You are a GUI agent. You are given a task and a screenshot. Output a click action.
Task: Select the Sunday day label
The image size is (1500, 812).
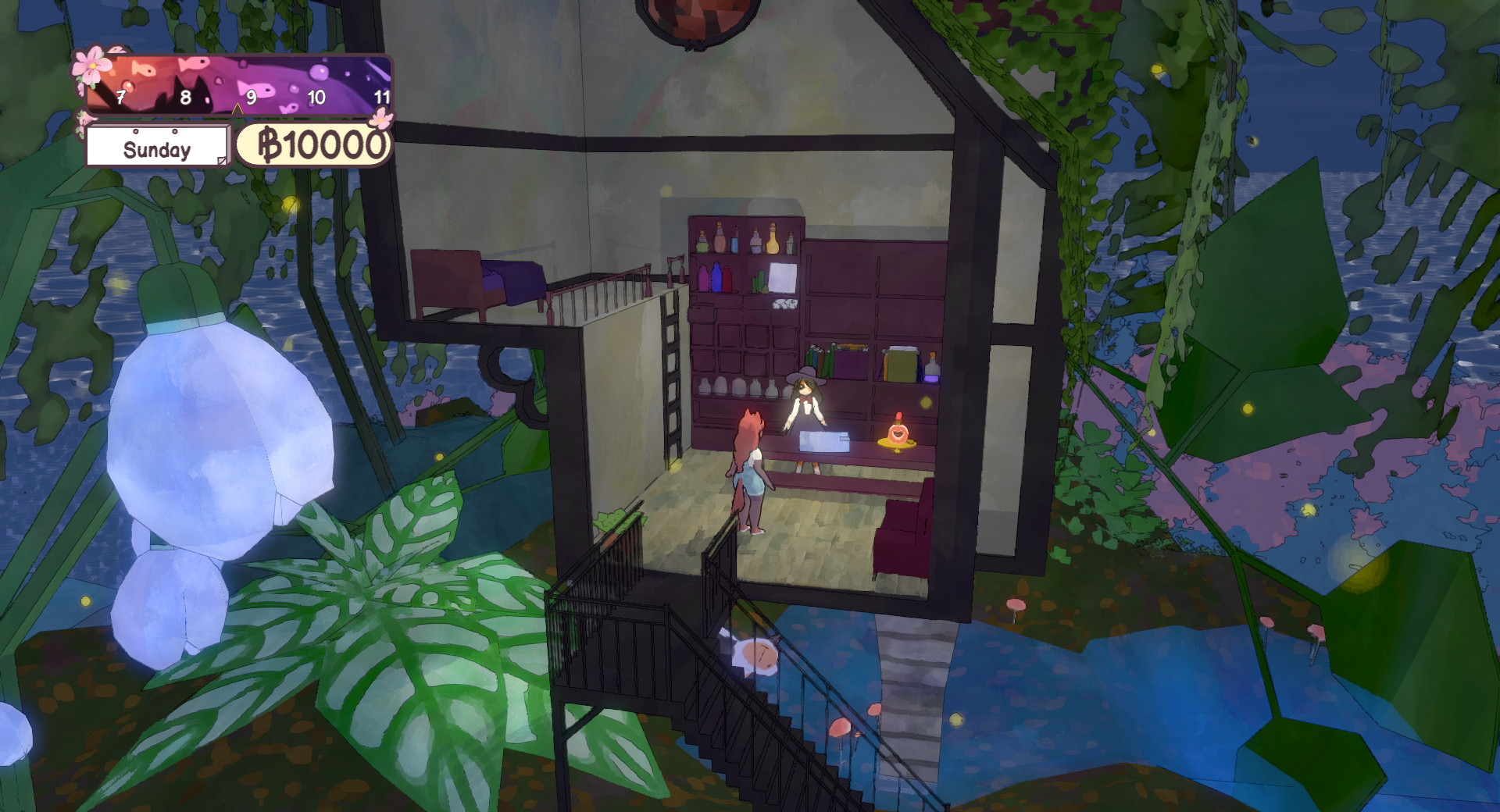point(157,150)
